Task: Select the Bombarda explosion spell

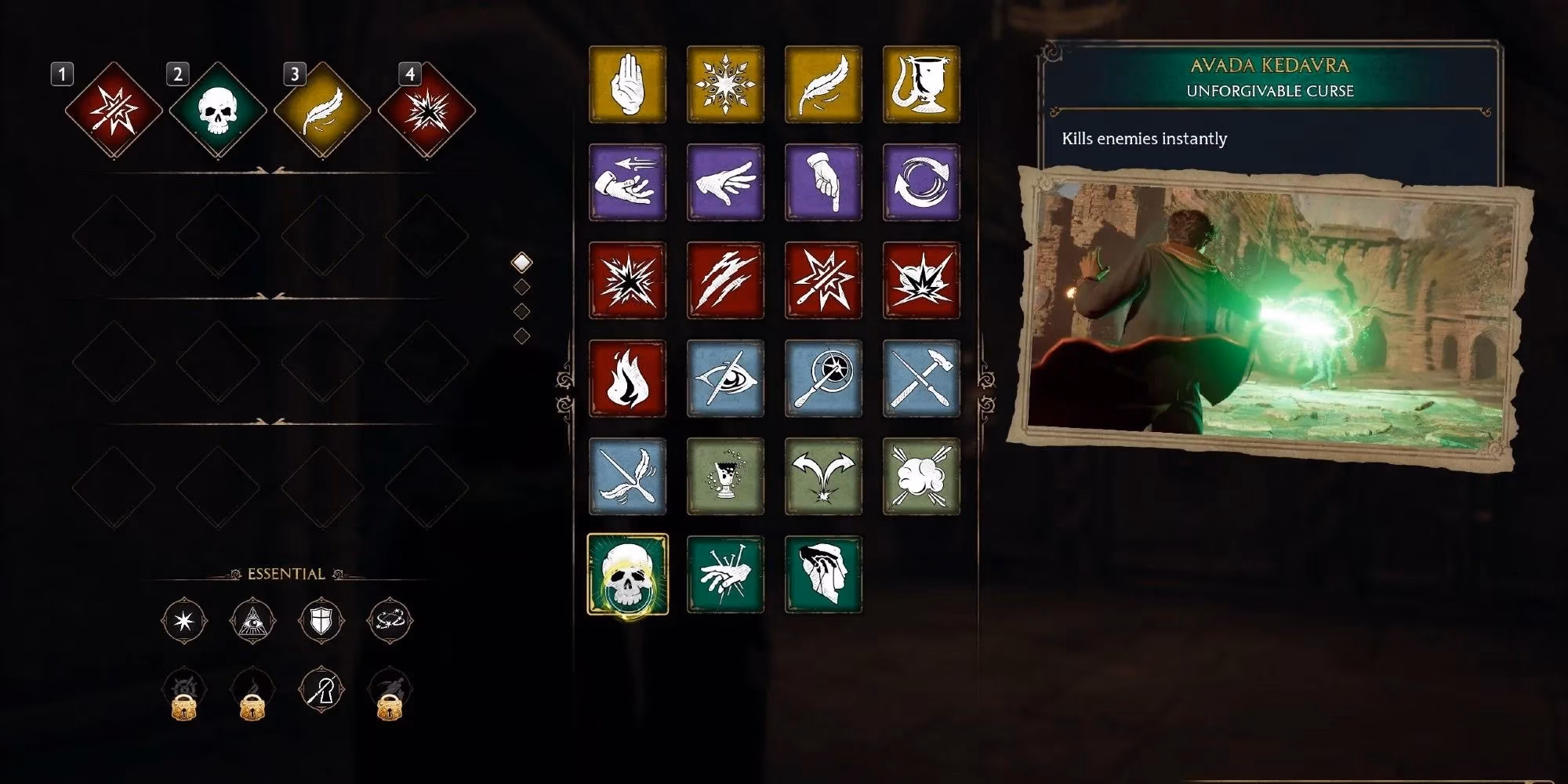Action: pyautogui.click(x=921, y=281)
